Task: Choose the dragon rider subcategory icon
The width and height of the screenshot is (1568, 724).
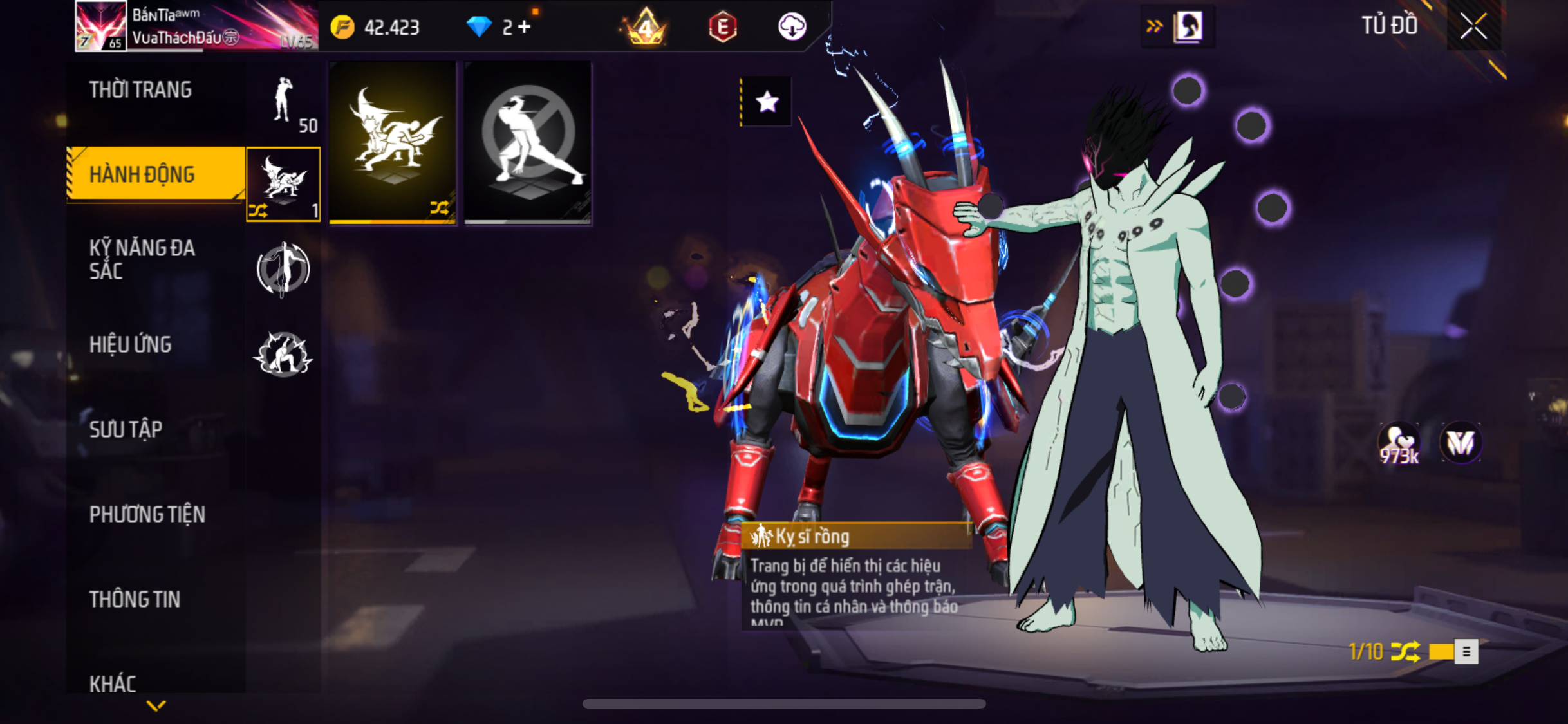Action: [283, 184]
